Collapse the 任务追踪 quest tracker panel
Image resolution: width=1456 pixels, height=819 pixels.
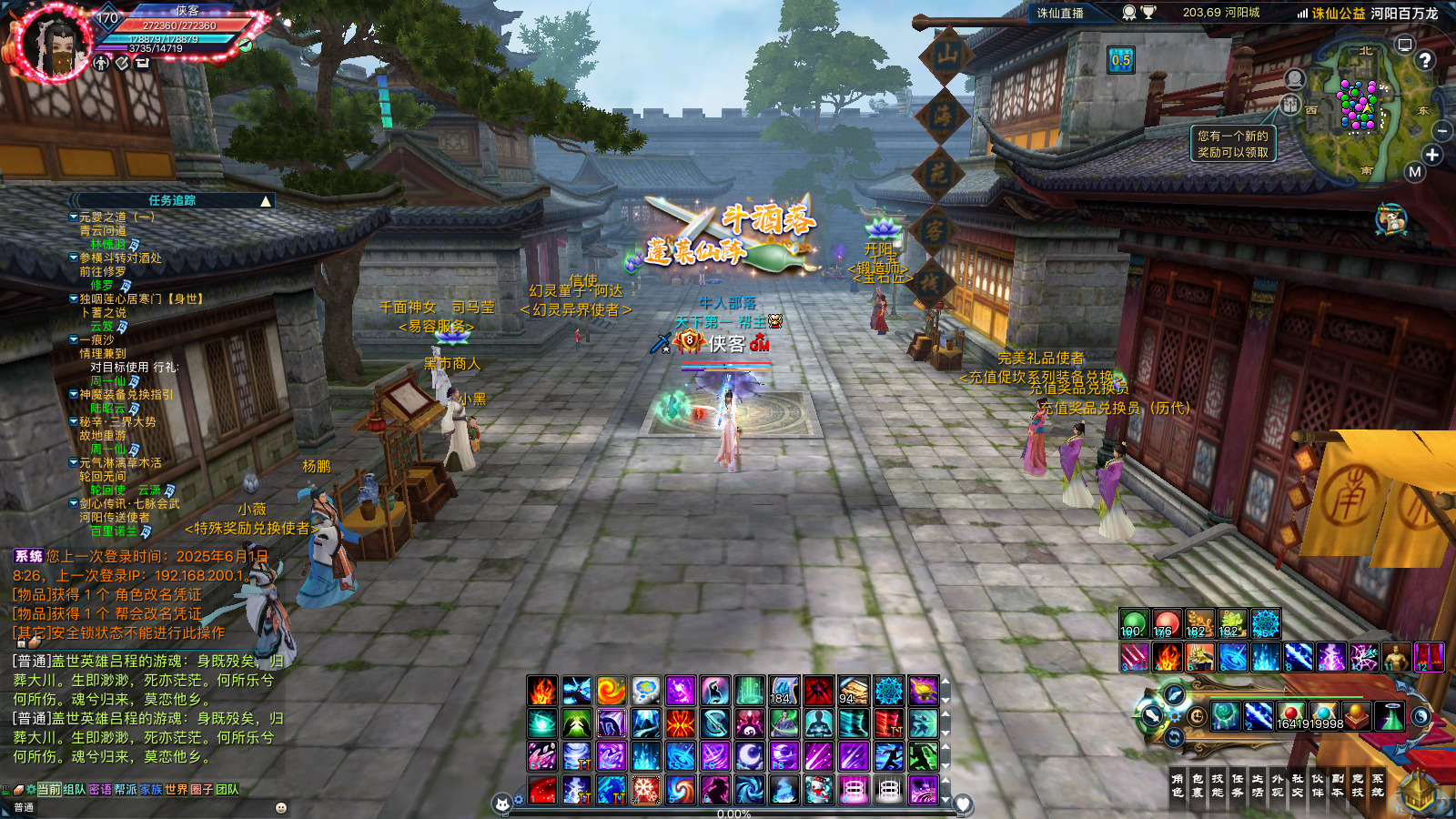point(266,201)
